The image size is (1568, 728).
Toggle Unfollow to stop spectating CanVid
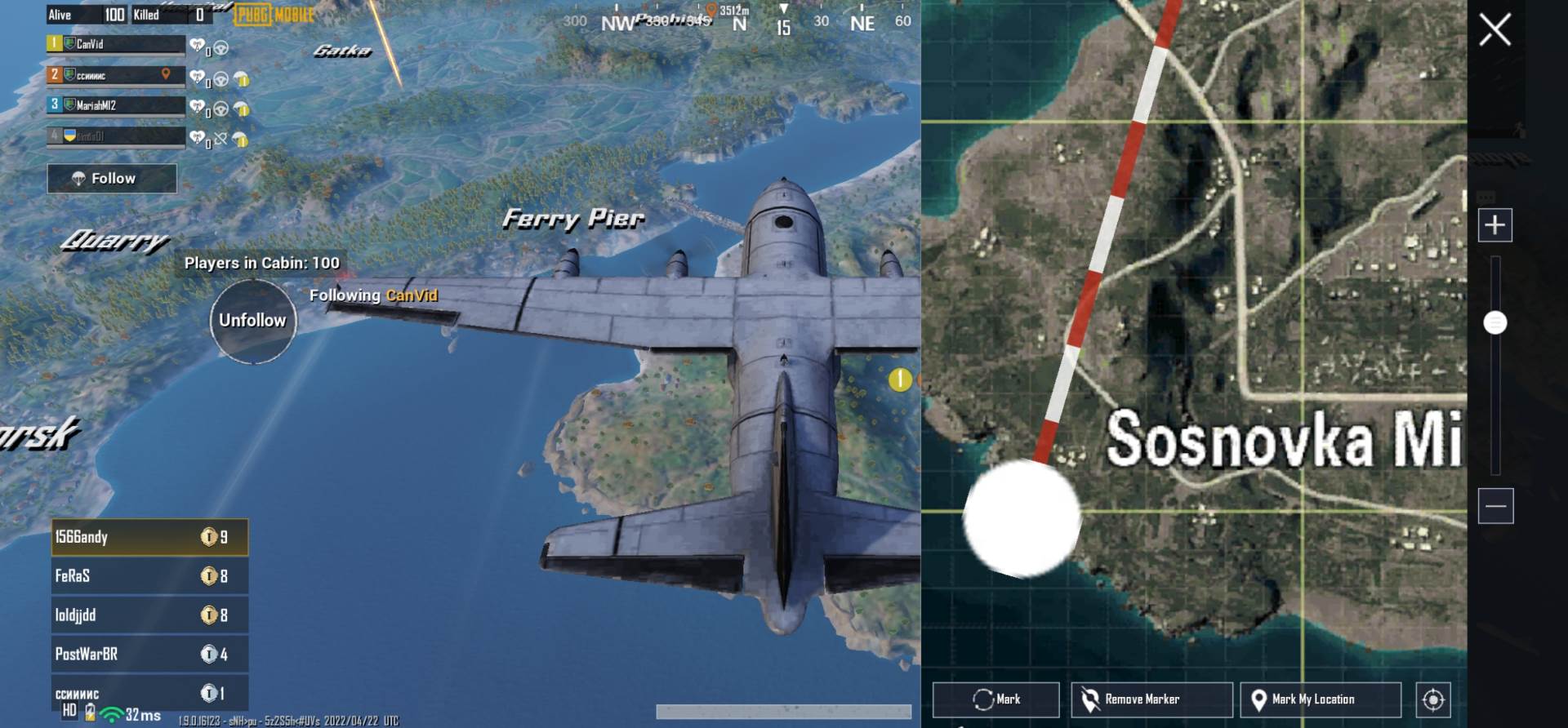click(x=253, y=321)
